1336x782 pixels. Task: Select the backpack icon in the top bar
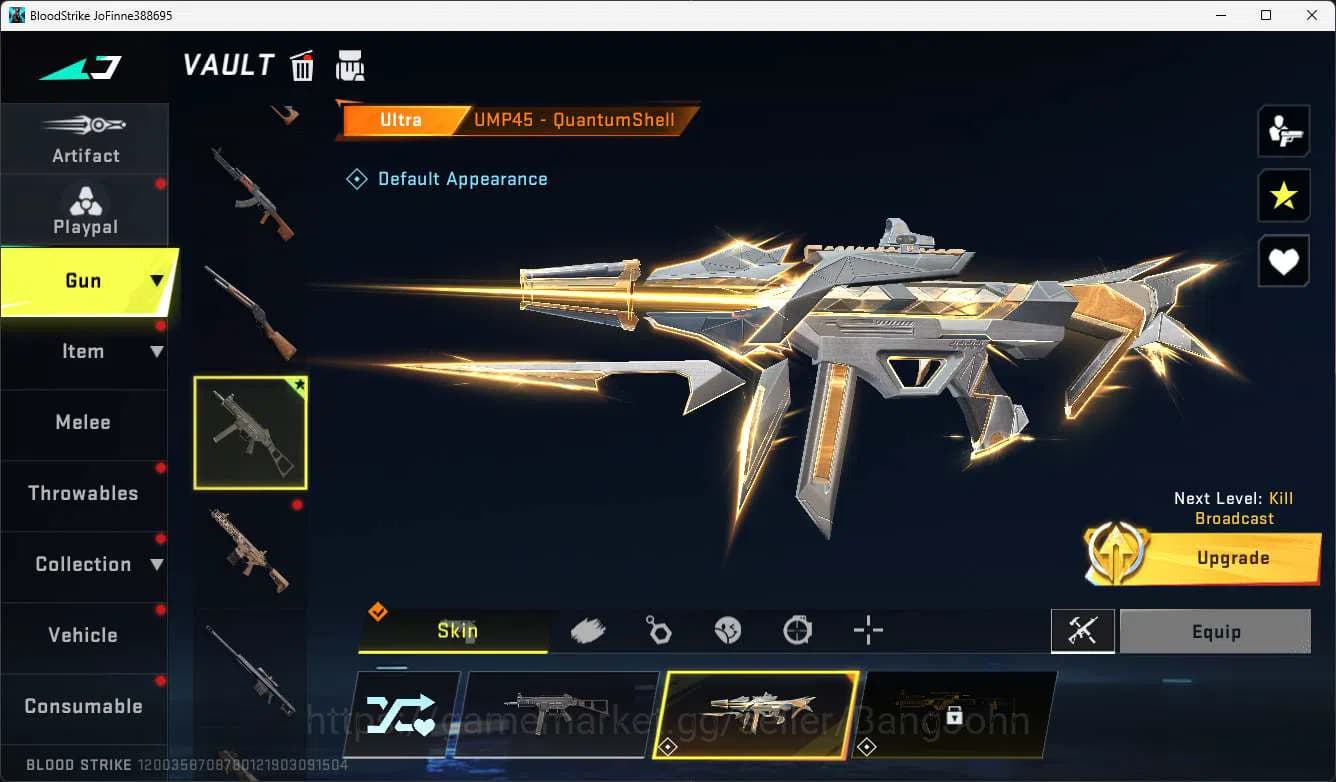point(350,64)
